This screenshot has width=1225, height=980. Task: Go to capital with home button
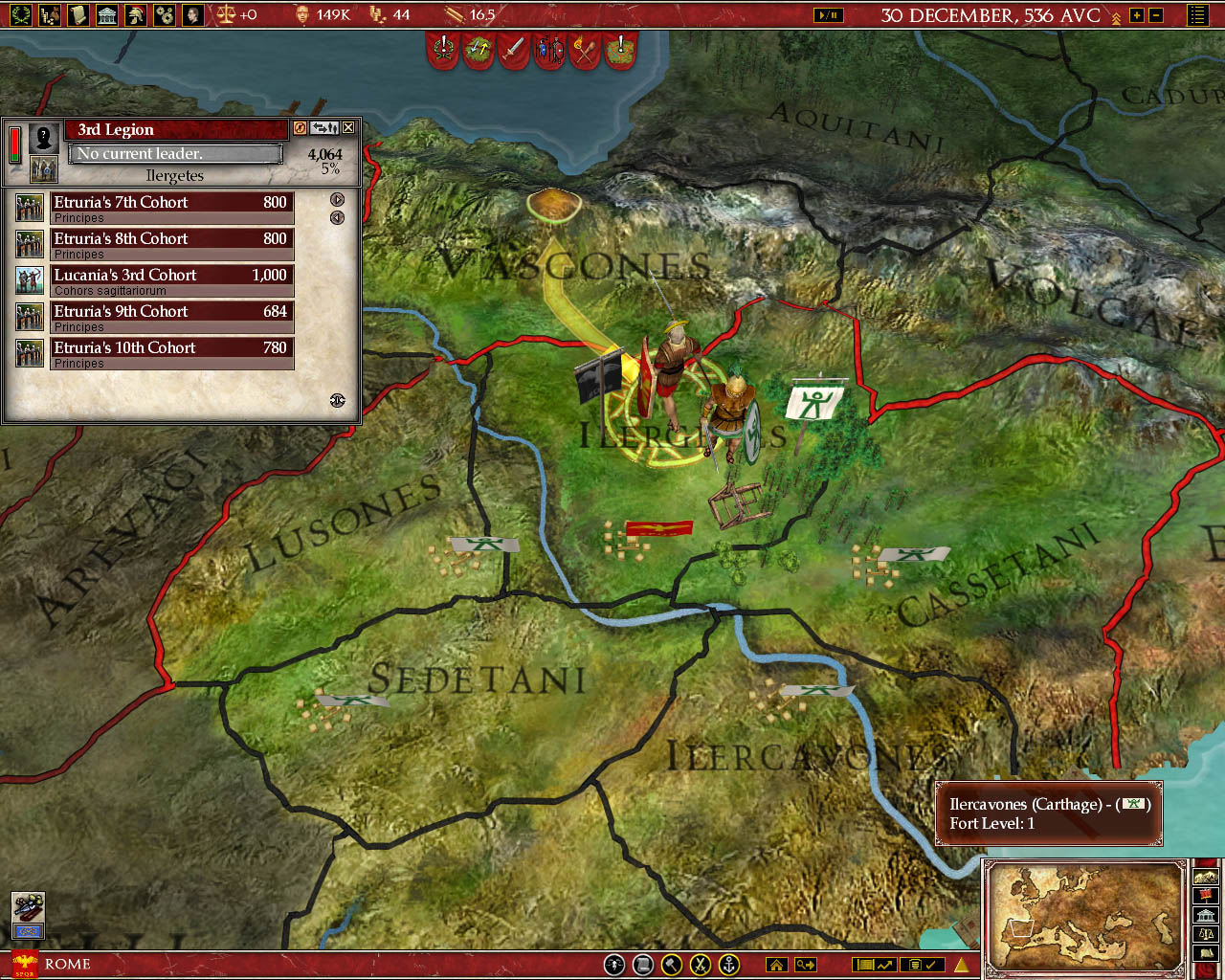(x=776, y=965)
